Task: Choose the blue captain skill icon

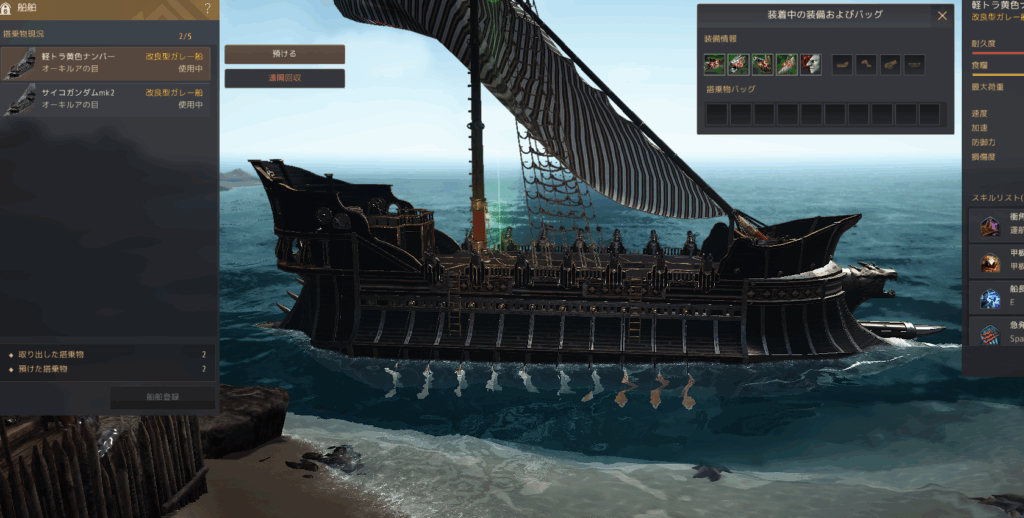Action: tap(990, 298)
